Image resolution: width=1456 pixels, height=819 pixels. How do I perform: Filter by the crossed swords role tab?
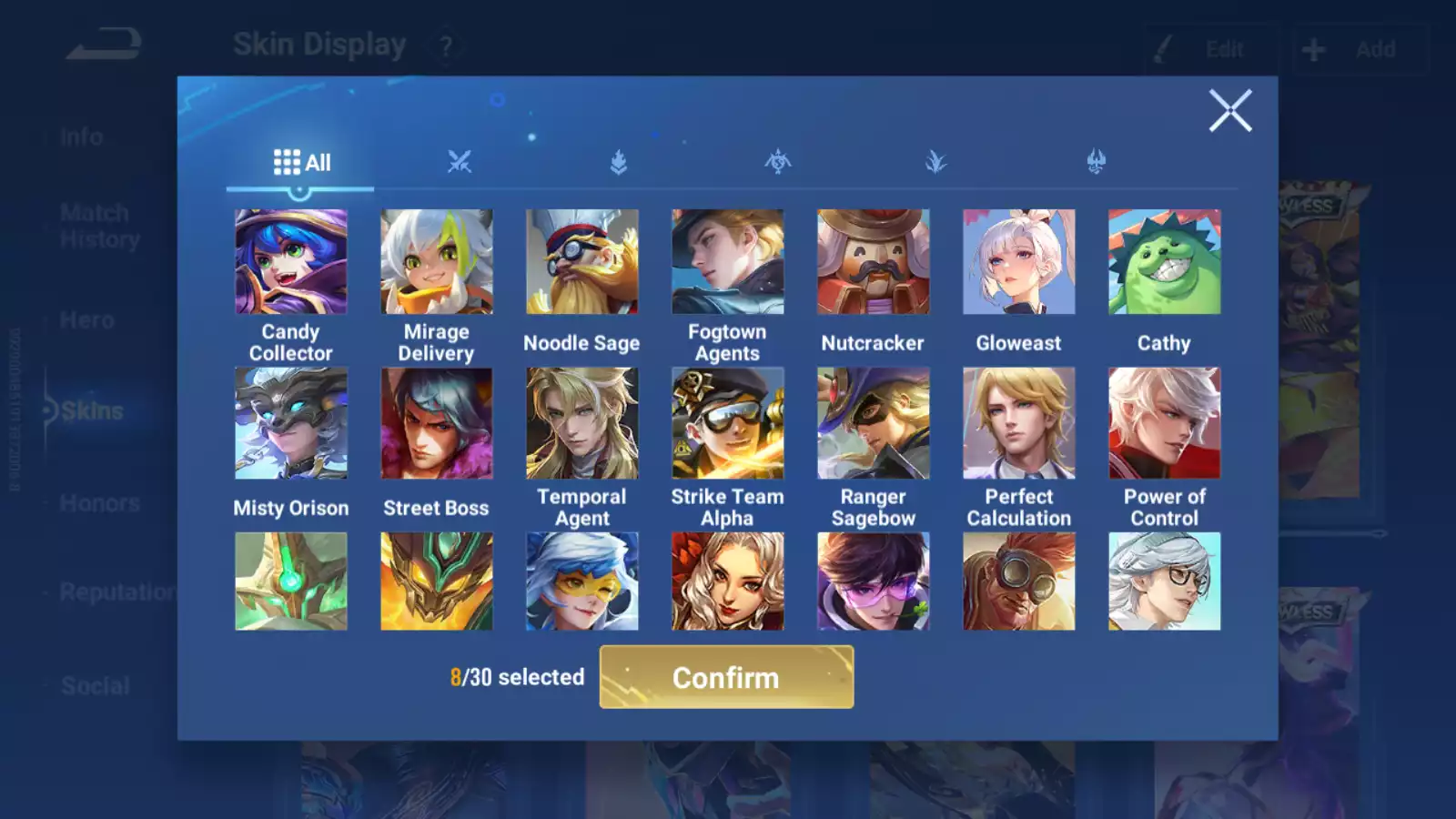coord(460,162)
